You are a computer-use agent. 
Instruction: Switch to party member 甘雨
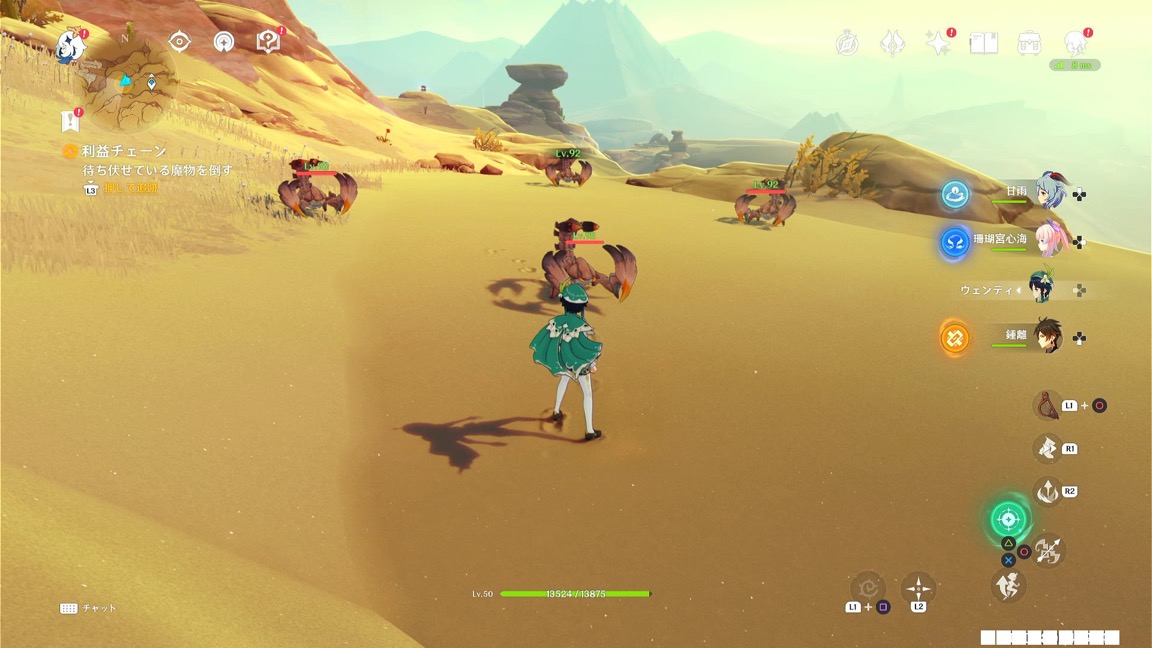pos(1051,191)
